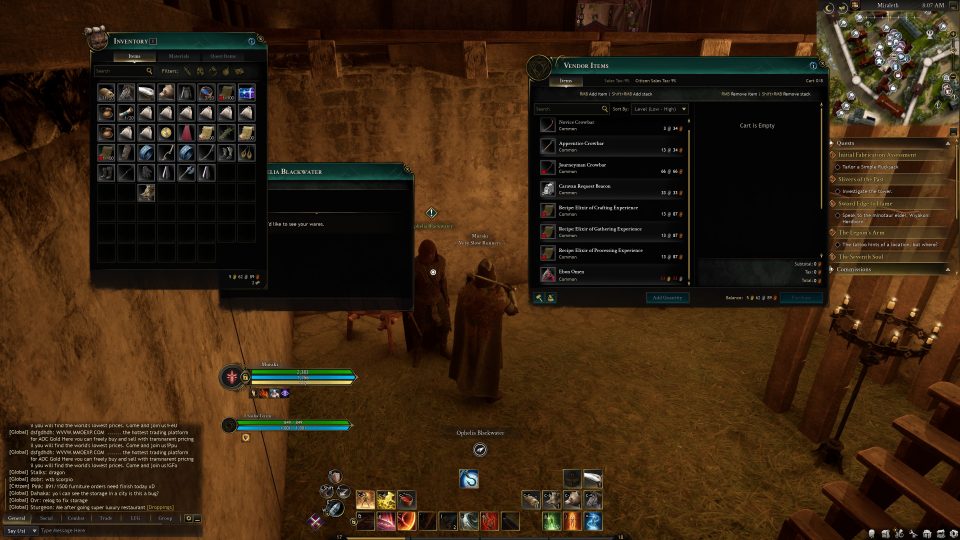The height and width of the screenshot is (540, 960).
Task: Click the Add Quantity button
Action: pos(666,298)
